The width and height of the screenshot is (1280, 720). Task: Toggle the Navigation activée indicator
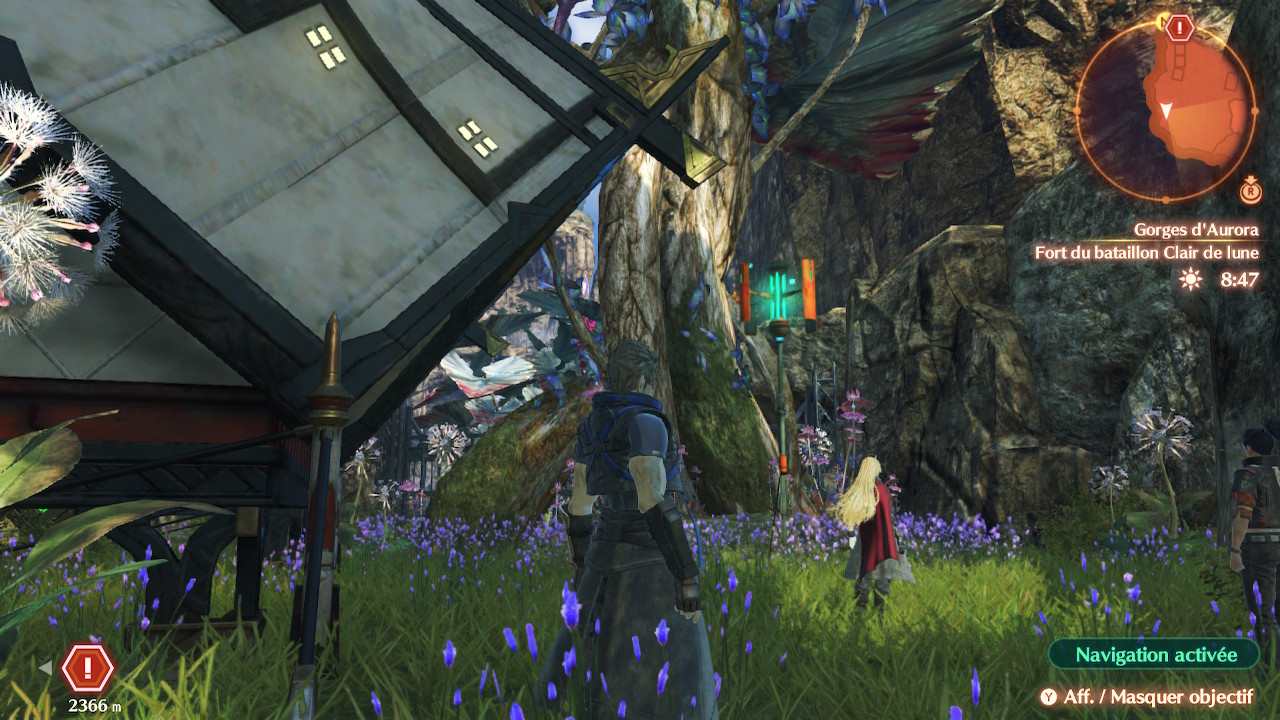click(x=1153, y=655)
